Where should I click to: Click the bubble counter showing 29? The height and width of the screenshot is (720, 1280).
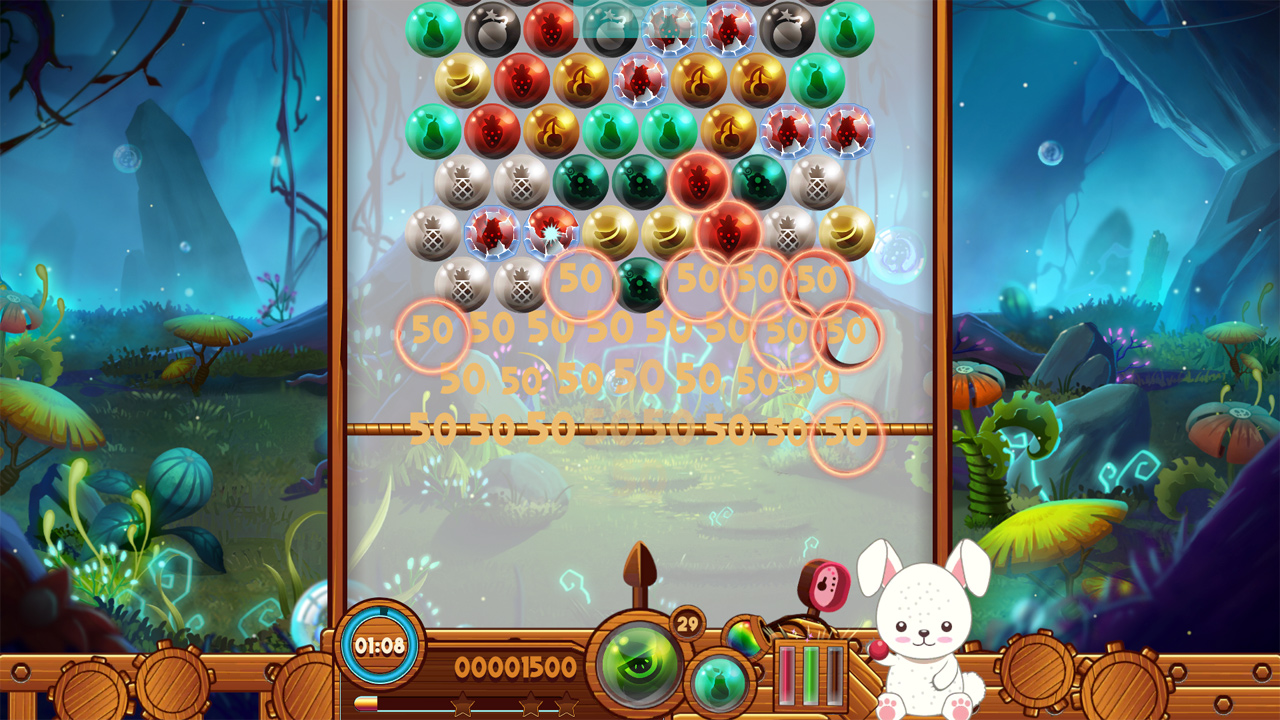coord(687,622)
